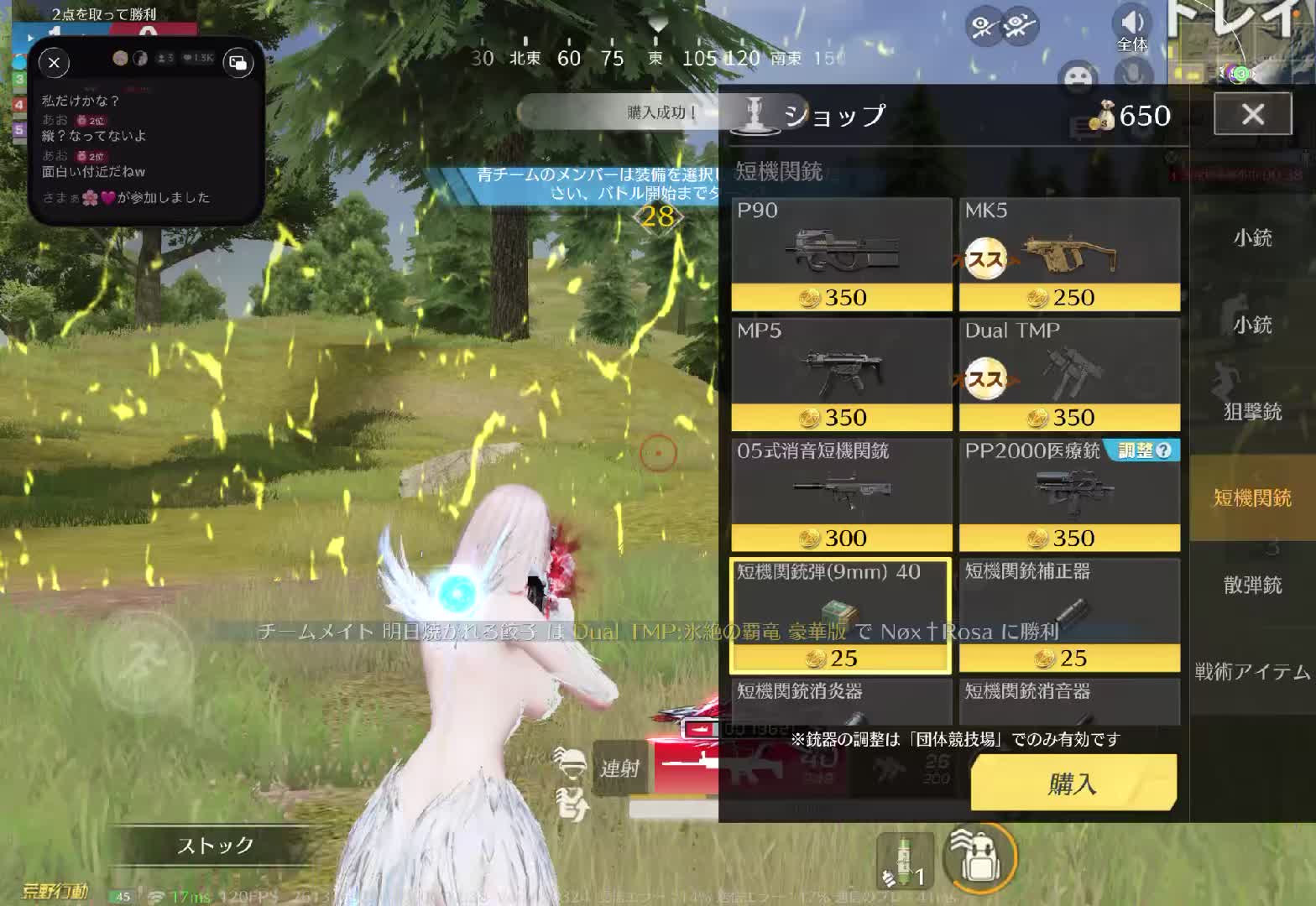Choose the MP5 weapon tile
Image resolution: width=1316 pixels, height=906 pixels.
click(841, 374)
